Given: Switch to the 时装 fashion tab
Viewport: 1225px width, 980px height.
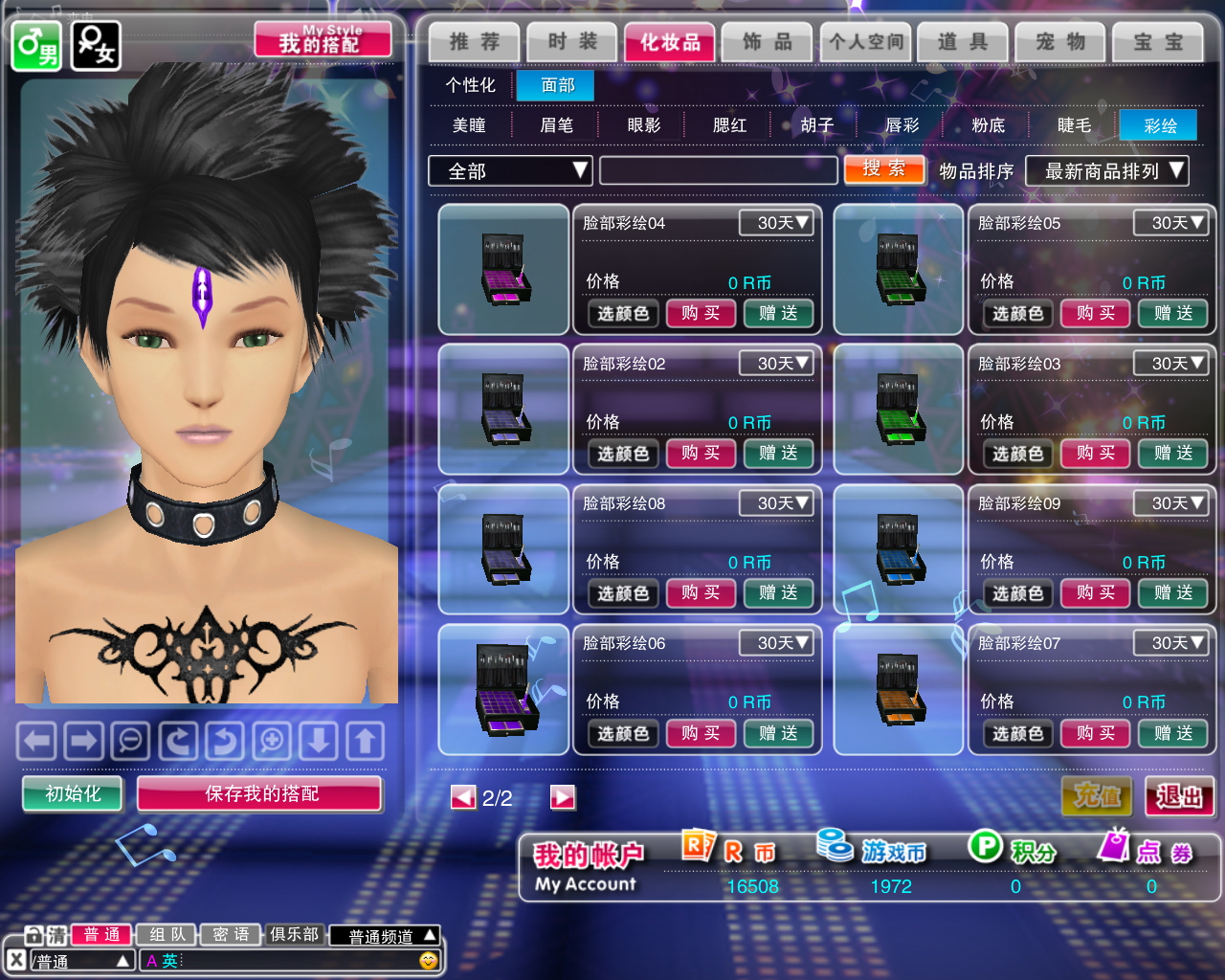Looking at the screenshot, I should pyautogui.click(x=572, y=42).
